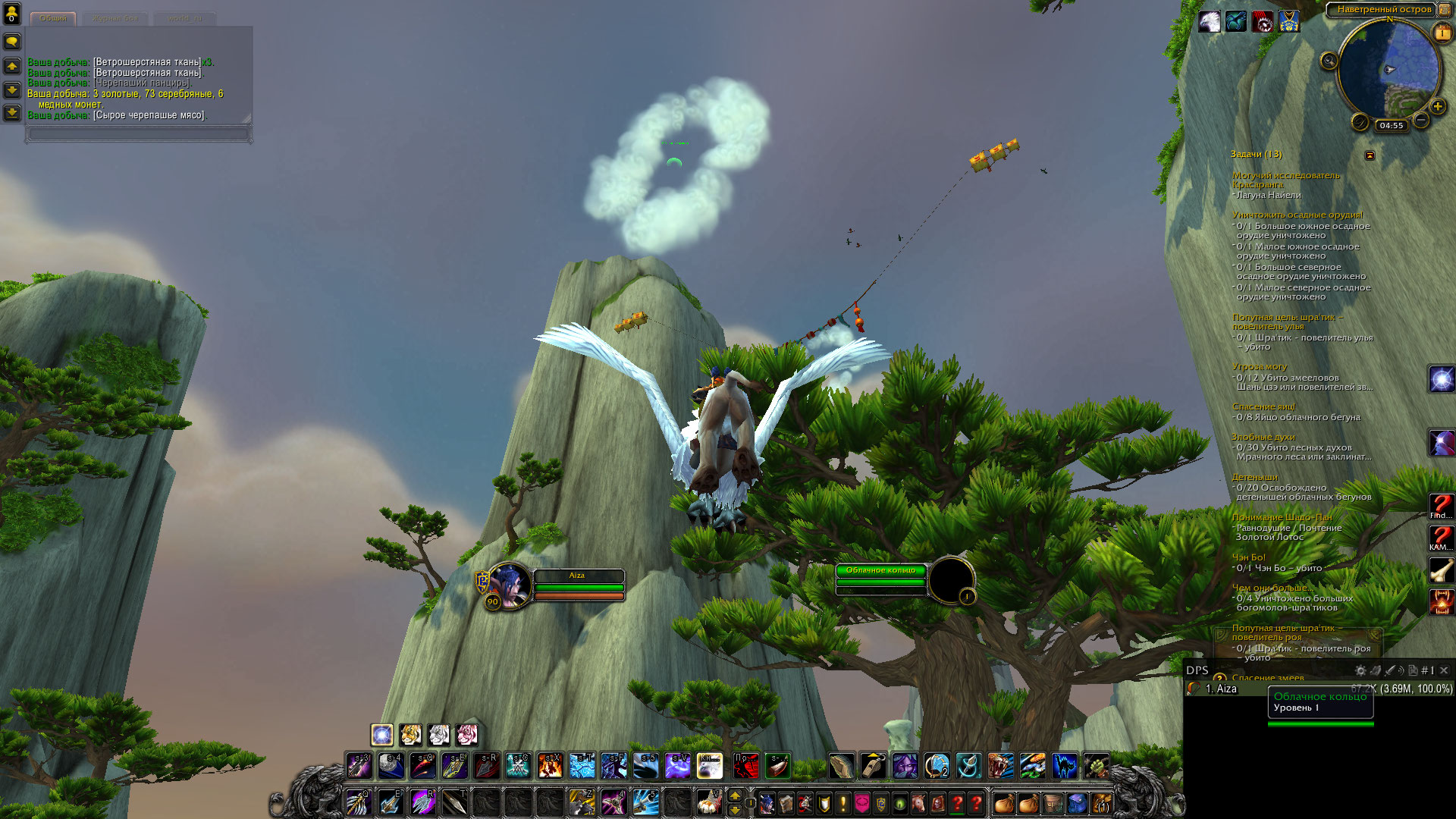Collapse the Задачи quest tracker

pyautogui.click(x=1370, y=155)
